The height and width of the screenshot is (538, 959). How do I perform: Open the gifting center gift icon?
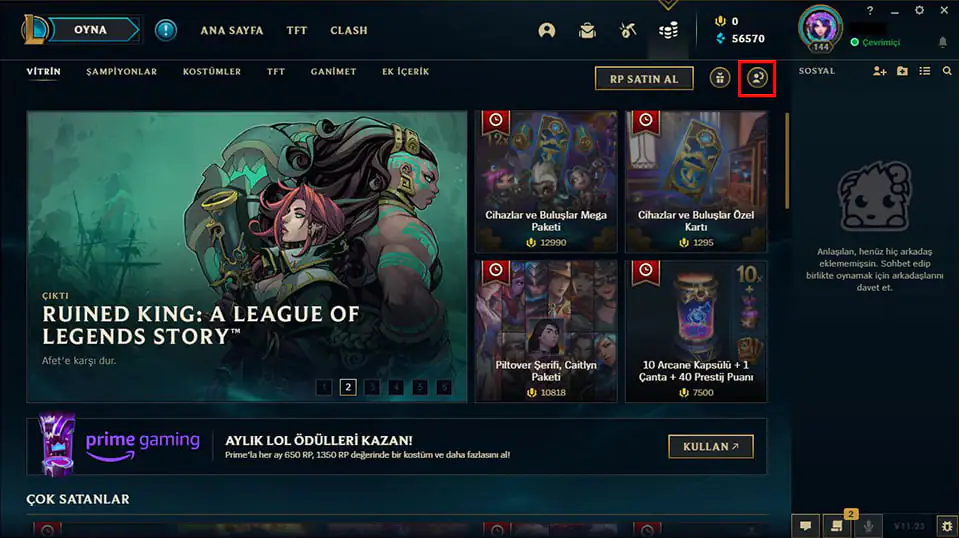pos(720,78)
